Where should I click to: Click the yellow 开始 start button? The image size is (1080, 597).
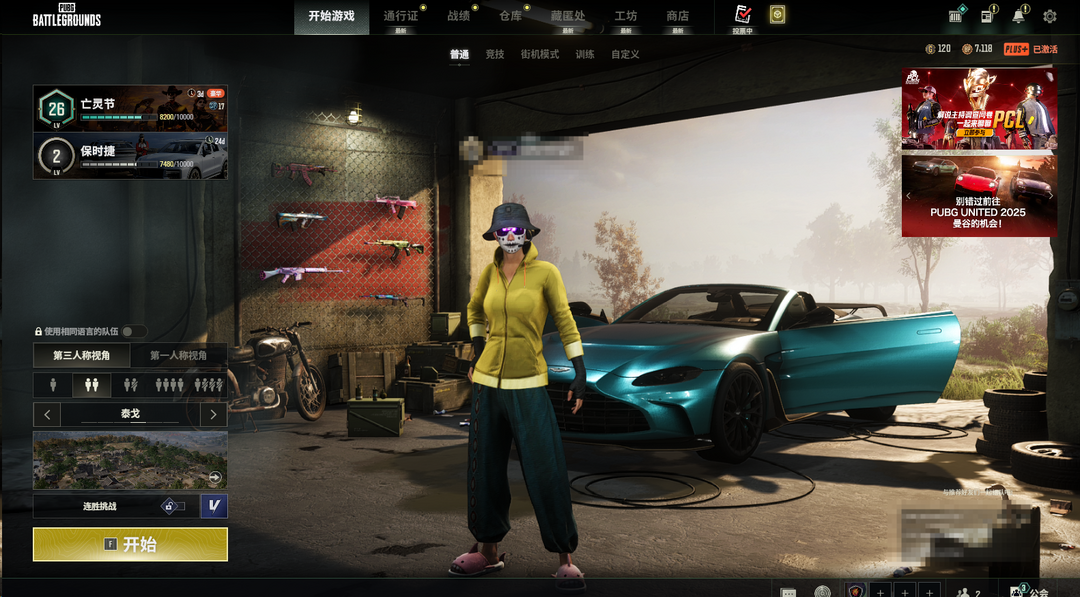tap(130, 544)
